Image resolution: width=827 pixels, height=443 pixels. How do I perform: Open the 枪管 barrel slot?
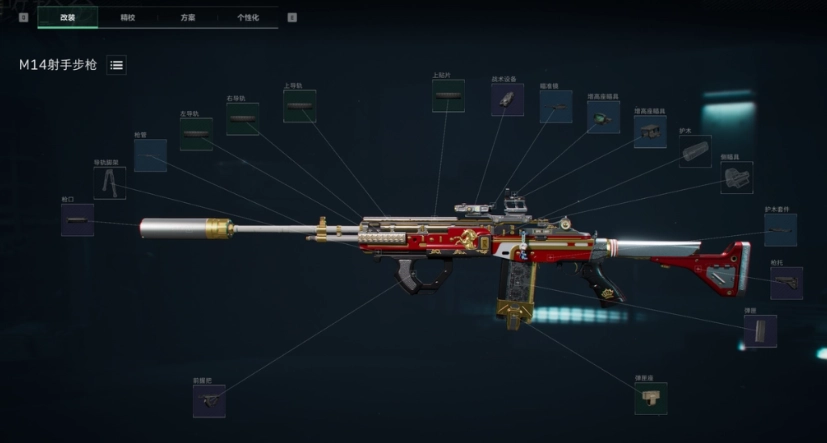(x=150, y=155)
